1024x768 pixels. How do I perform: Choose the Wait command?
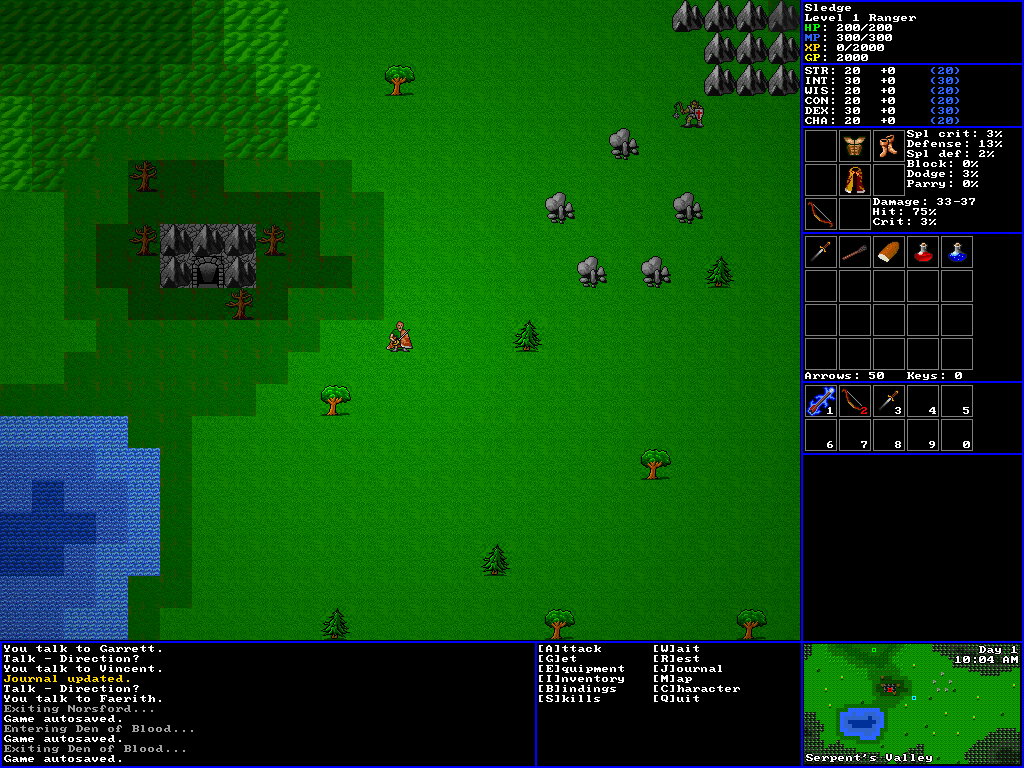click(676, 649)
